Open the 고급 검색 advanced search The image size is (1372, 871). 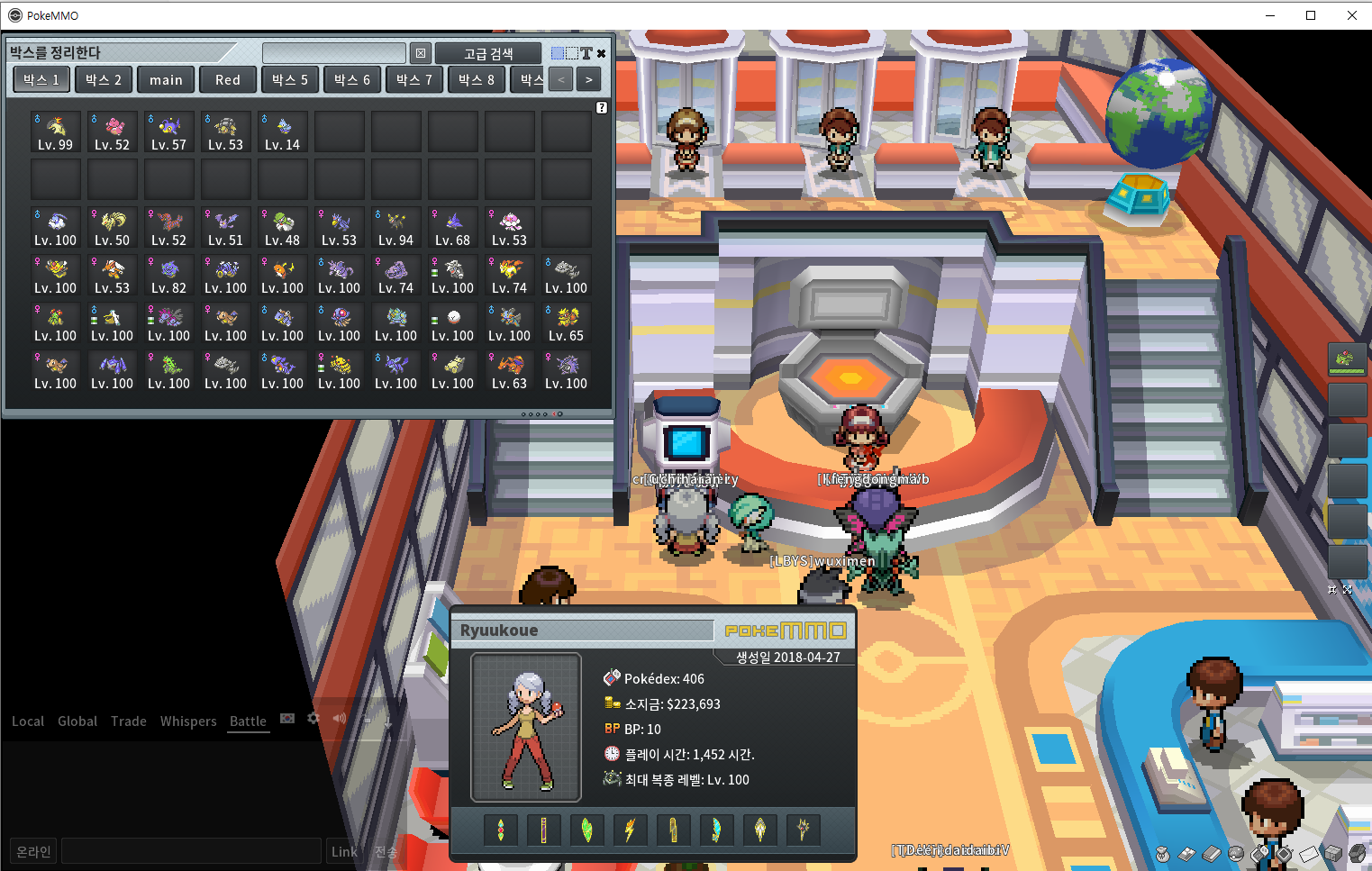488,54
